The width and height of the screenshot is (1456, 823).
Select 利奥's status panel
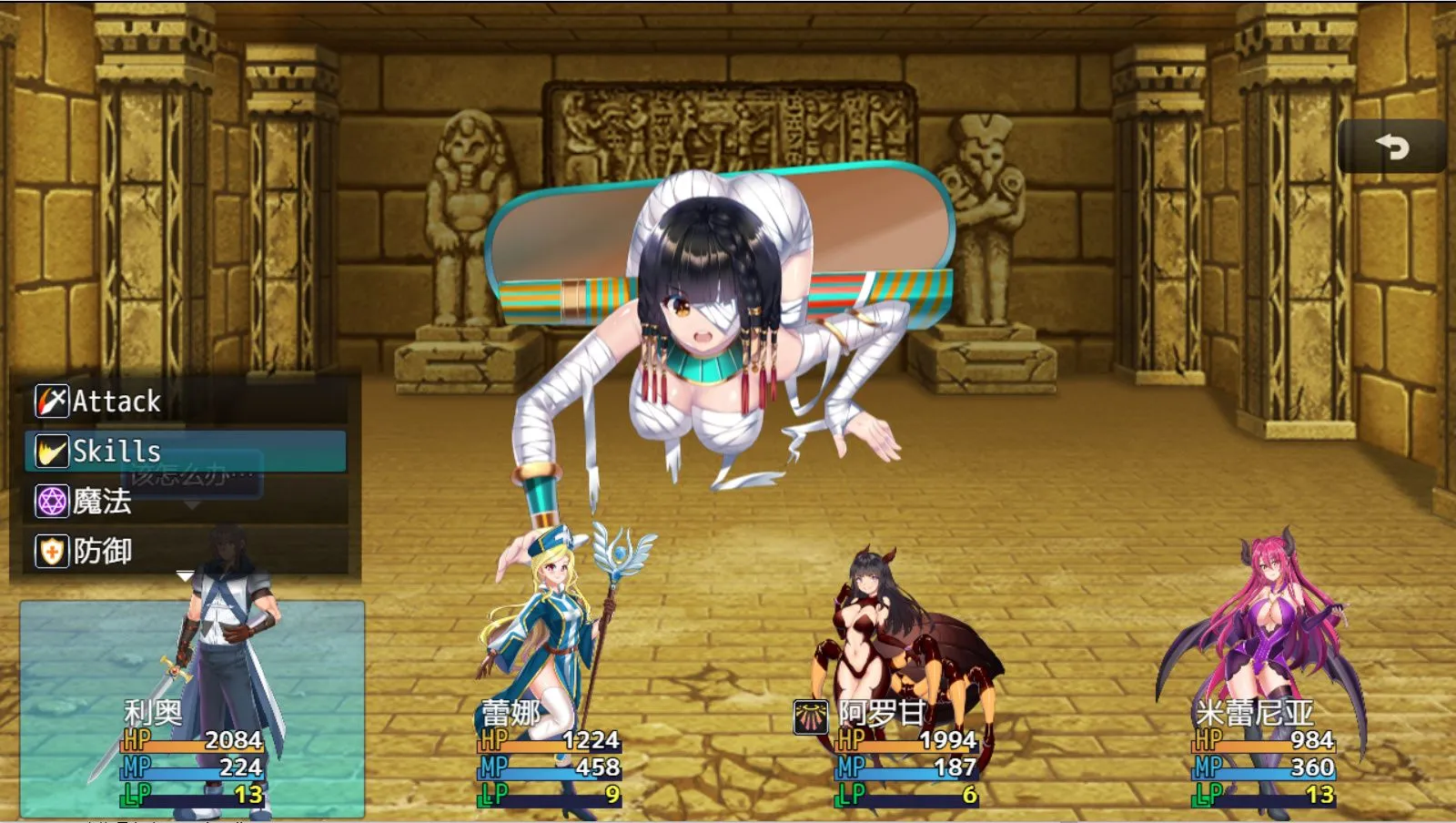(x=192, y=710)
